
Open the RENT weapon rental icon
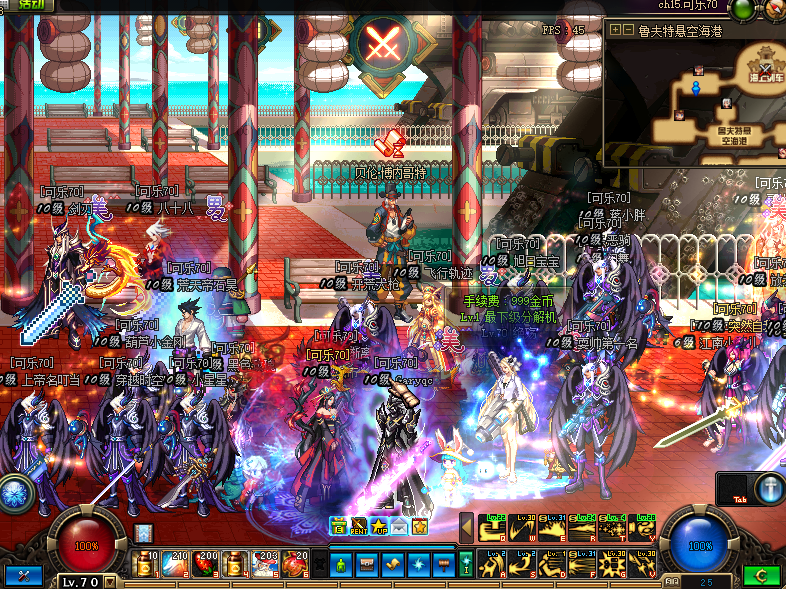(x=359, y=525)
